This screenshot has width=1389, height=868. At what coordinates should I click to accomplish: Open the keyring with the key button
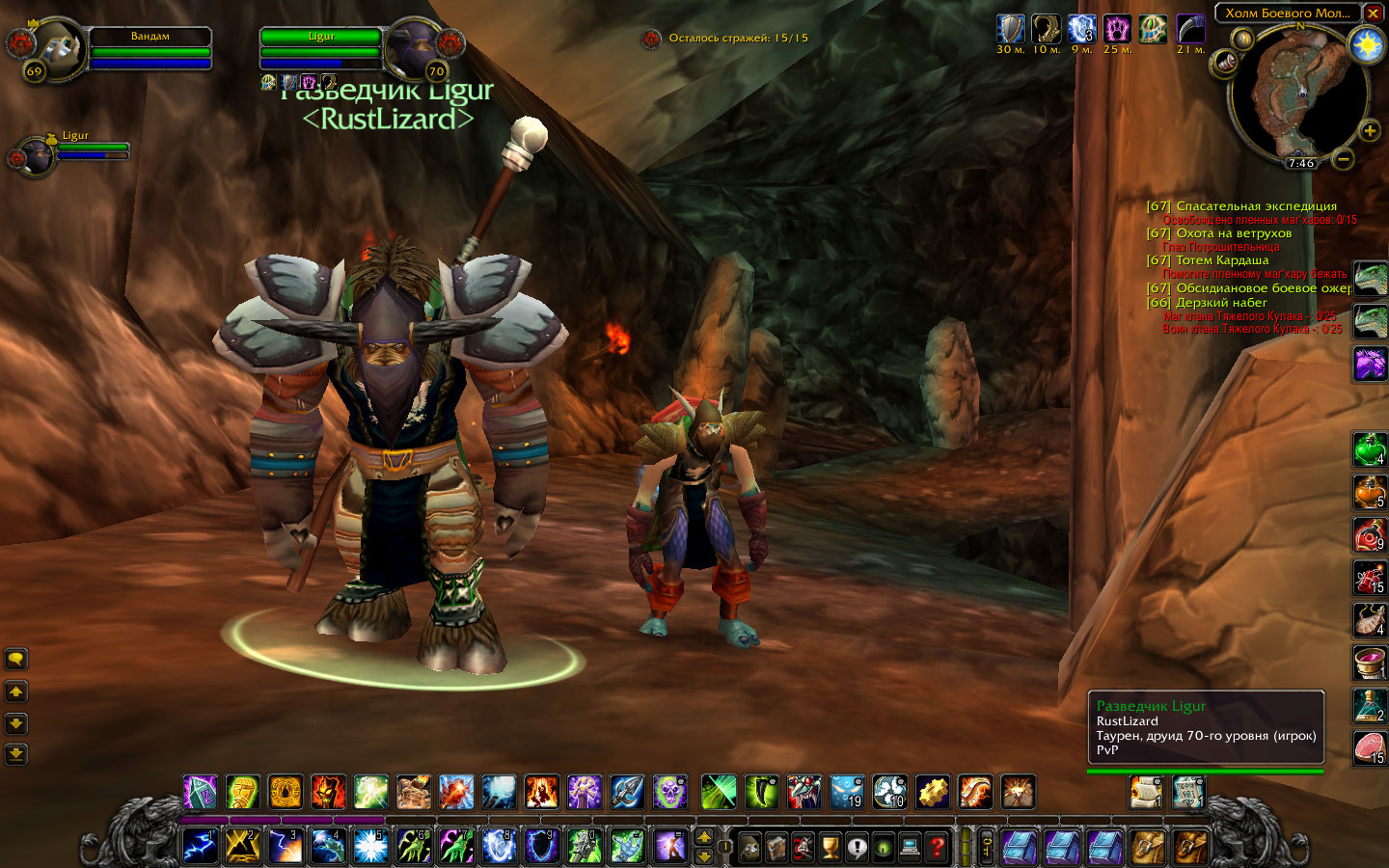[986, 847]
